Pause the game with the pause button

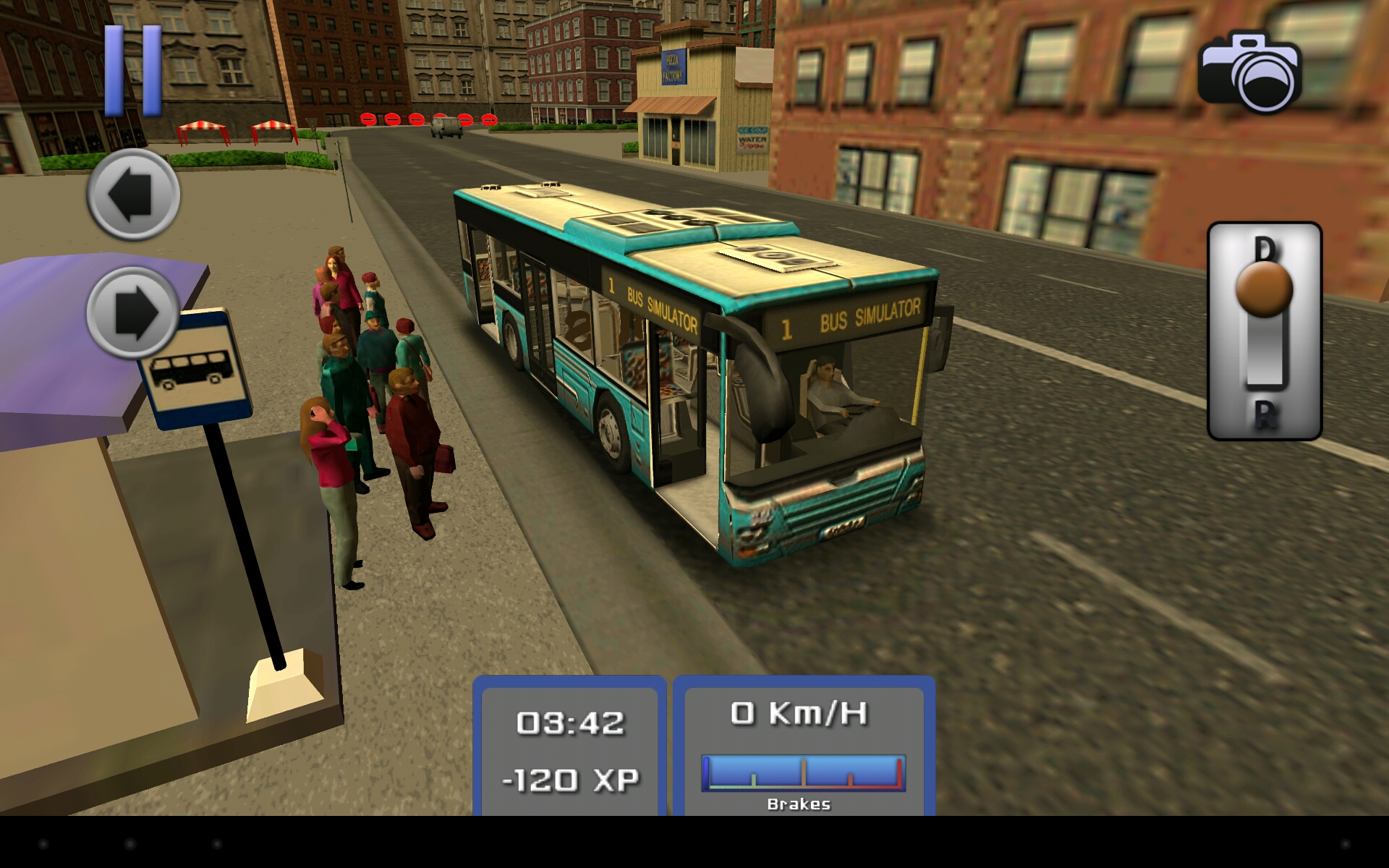133,71
